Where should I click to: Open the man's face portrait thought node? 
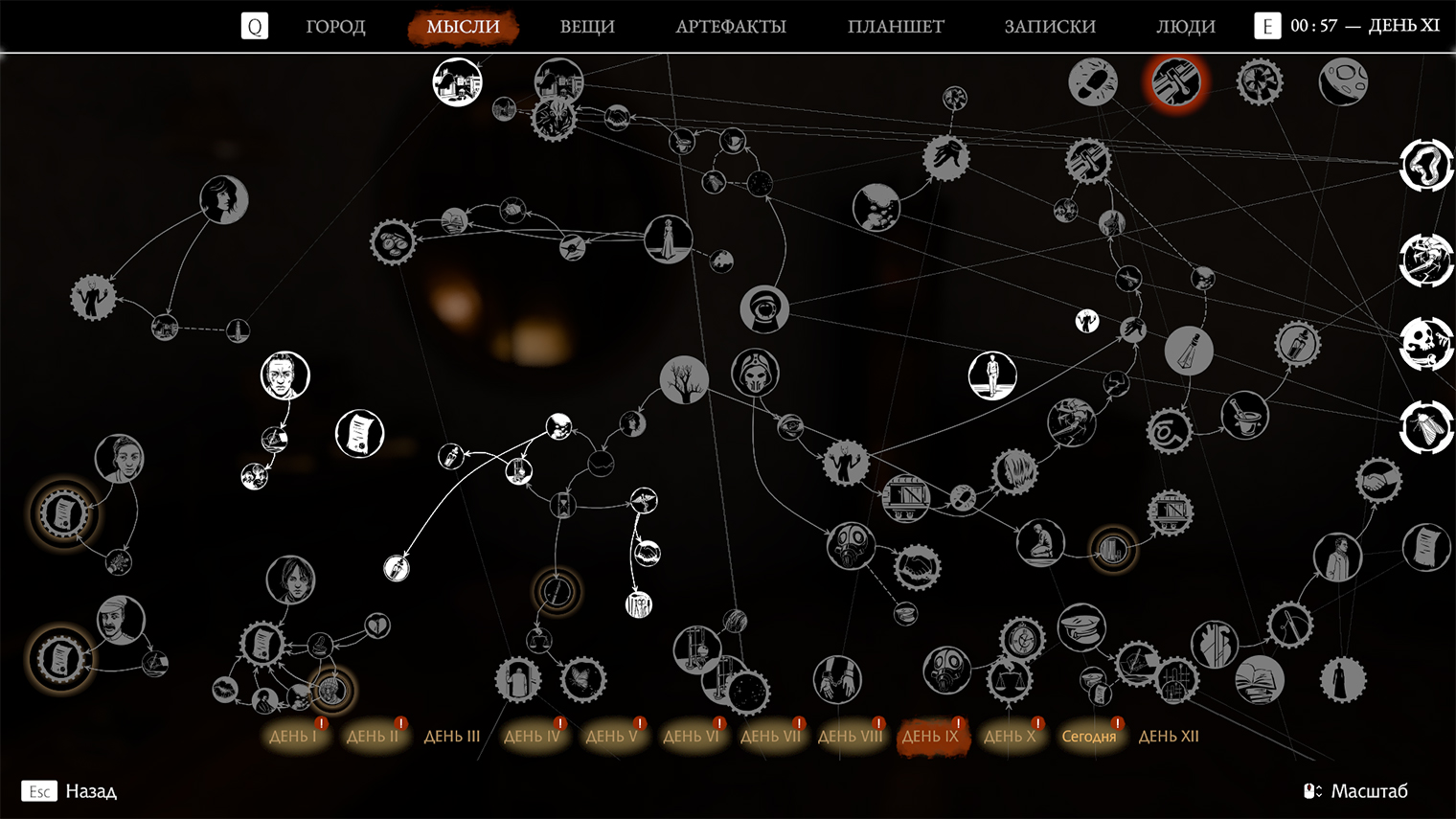coord(284,375)
